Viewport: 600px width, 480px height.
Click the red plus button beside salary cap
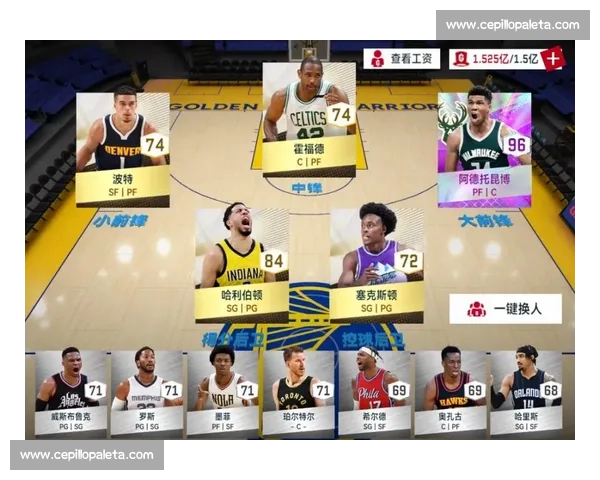point(553,58)
